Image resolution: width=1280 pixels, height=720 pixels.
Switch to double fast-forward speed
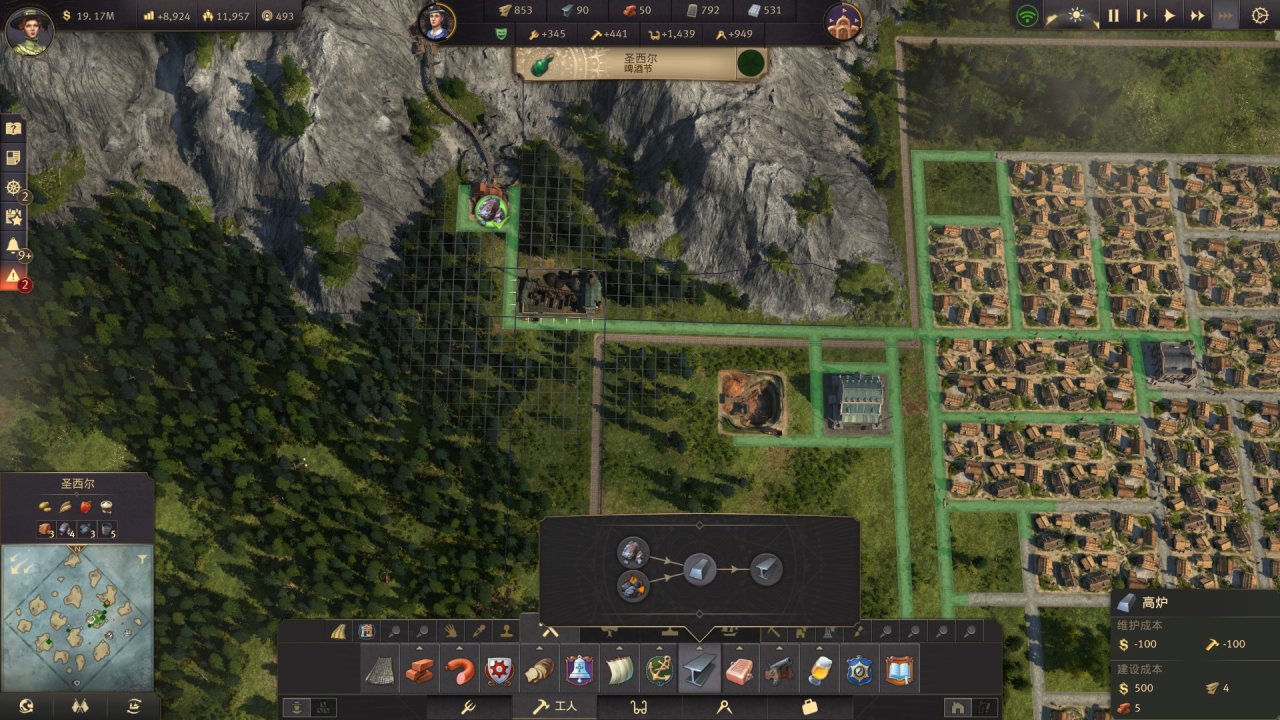[x=1197, y=15]
